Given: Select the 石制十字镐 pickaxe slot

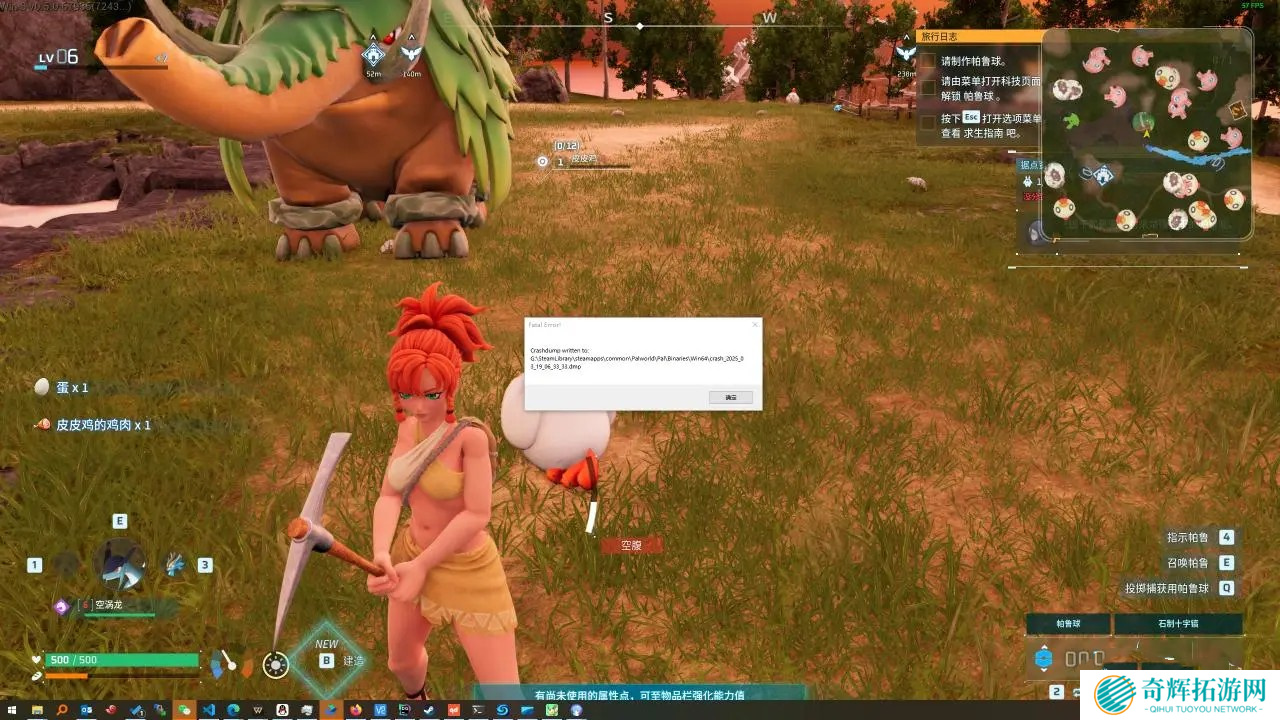Looking at the screenshot, I should pos(1177,624).
